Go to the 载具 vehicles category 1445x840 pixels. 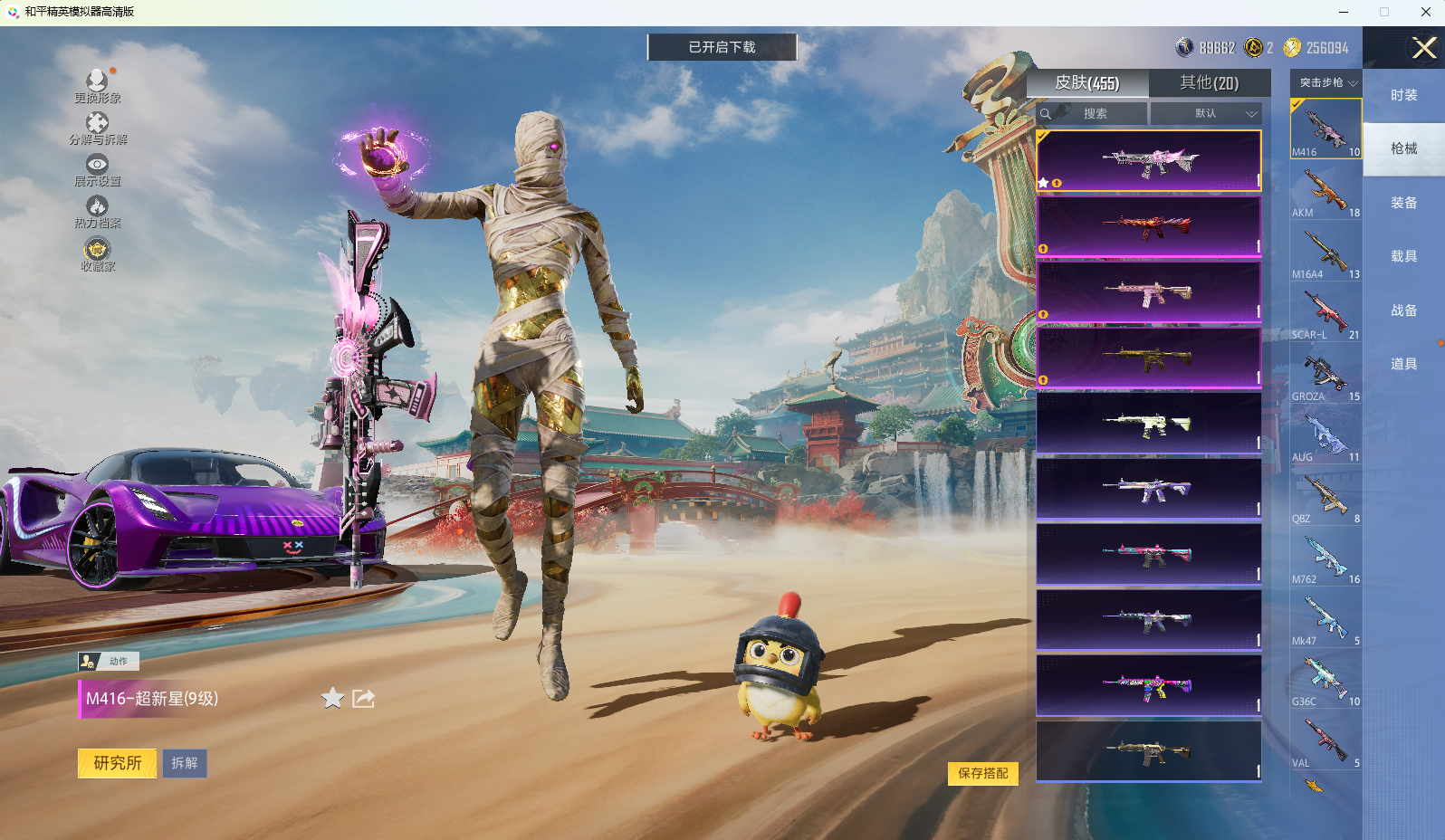point(1403,256)
